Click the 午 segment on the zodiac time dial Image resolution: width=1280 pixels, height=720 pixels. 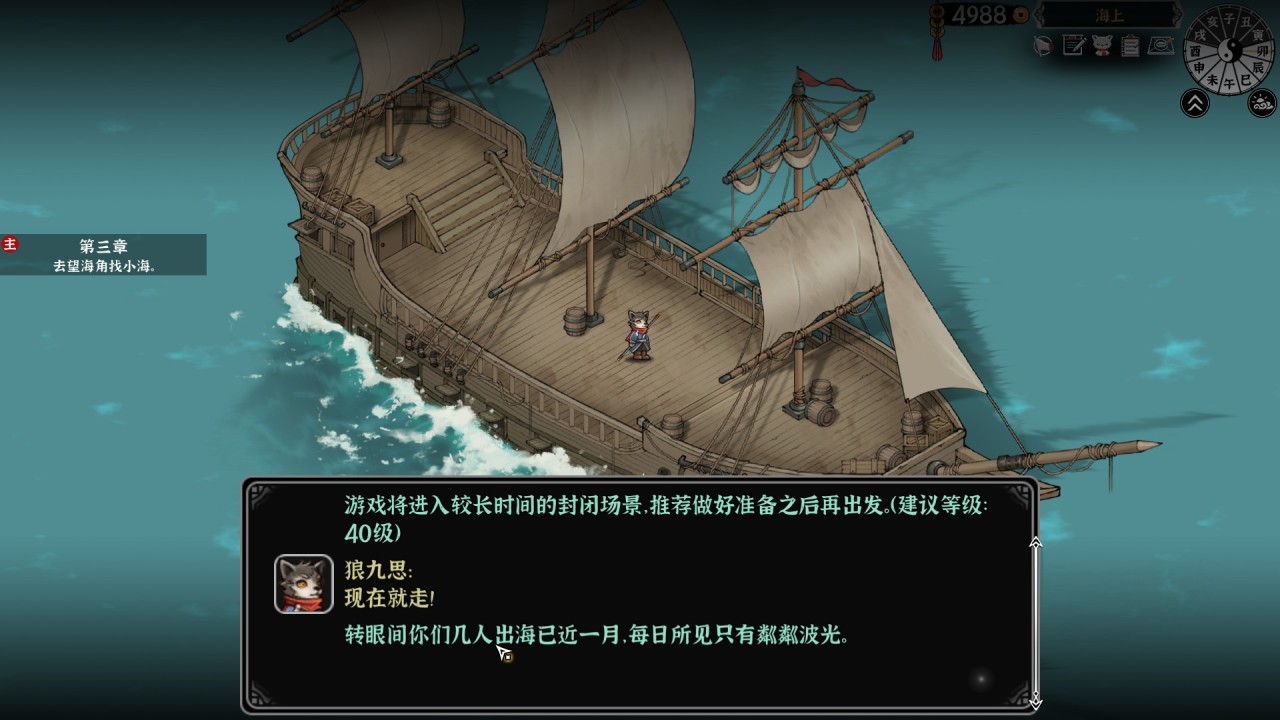tap(1229, 80)
